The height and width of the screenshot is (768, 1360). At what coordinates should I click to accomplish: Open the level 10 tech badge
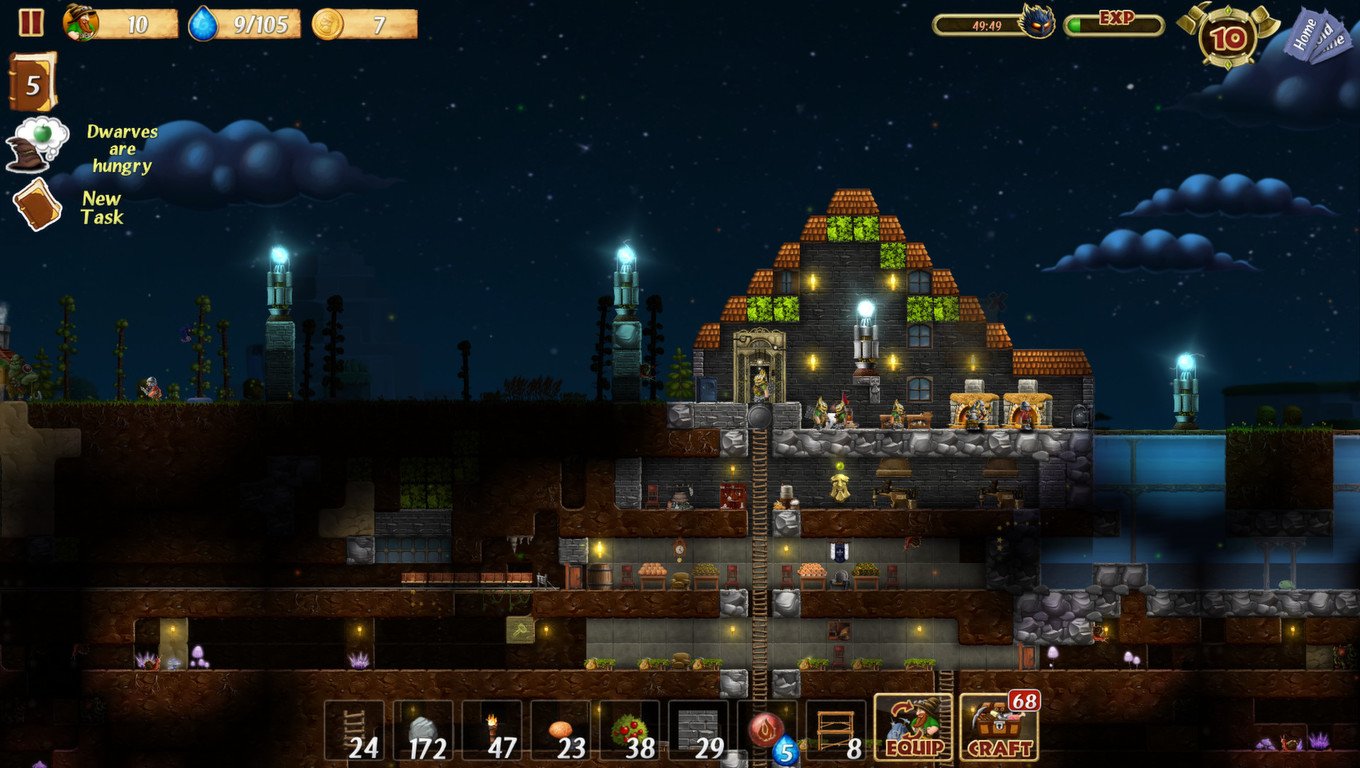tap(1227, 36)
